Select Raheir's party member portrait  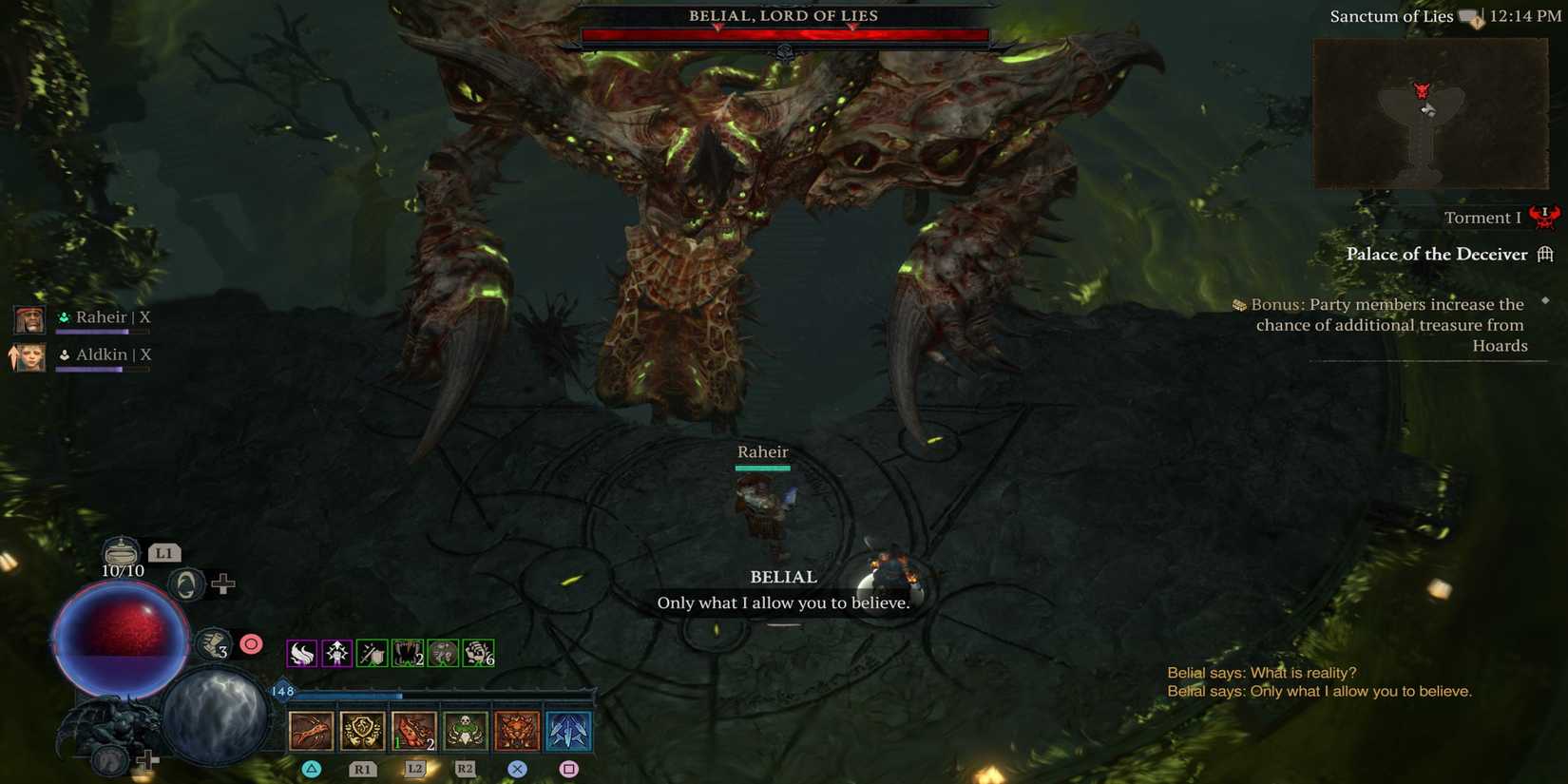pos(28,318)
